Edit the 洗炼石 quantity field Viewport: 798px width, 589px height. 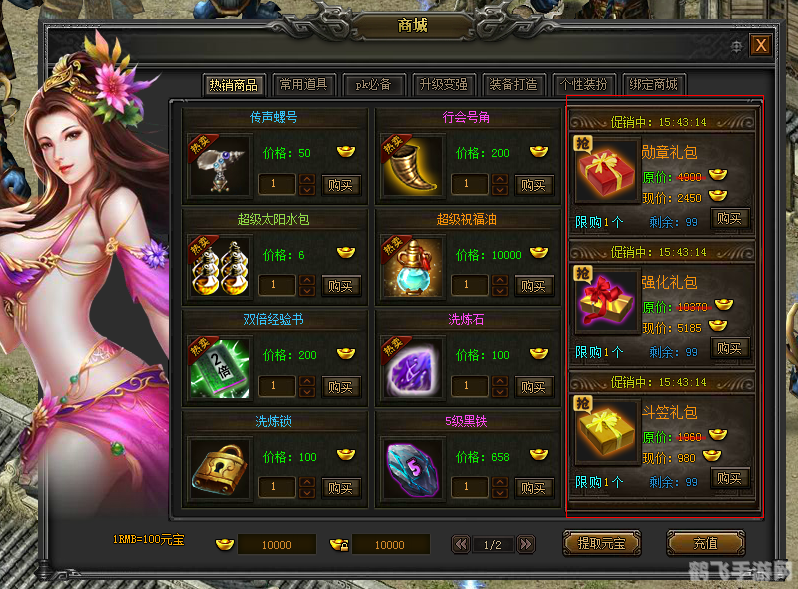coord(470,386)
